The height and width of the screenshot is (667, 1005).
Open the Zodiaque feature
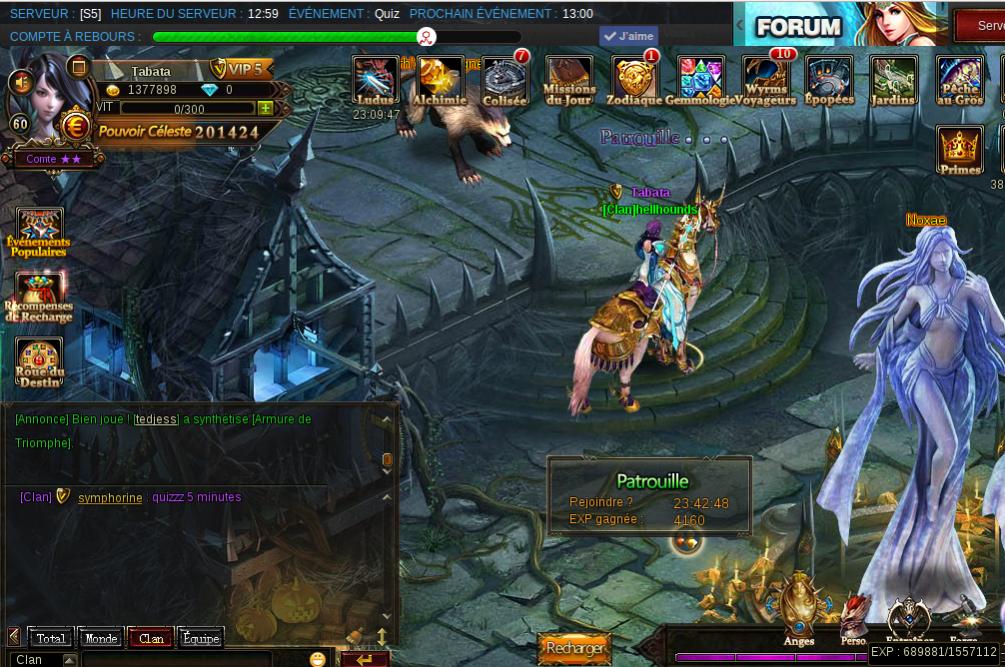pos(635,80)
